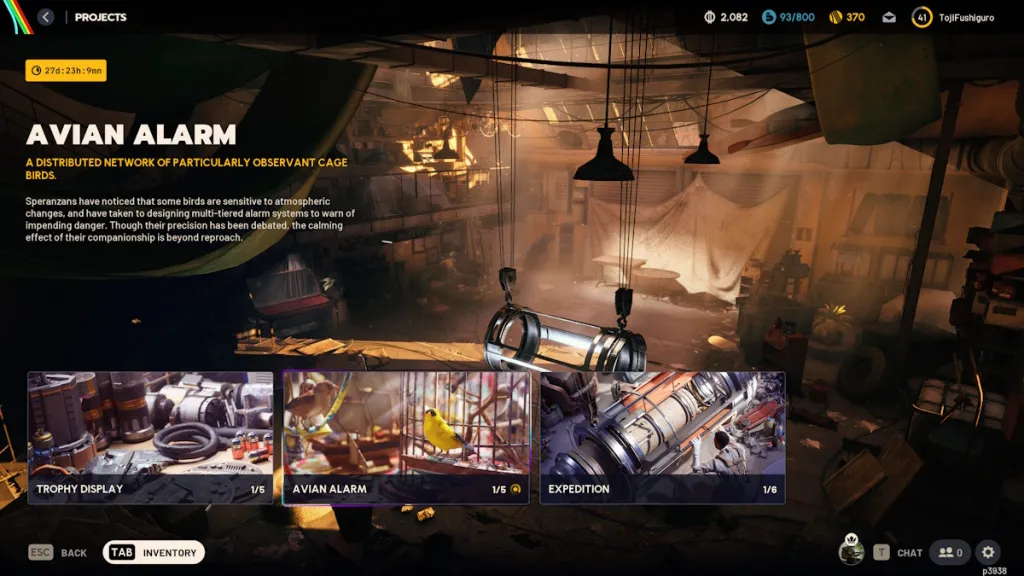Choose the Expedition project card
1024x576 pixels.
[662, 438]
